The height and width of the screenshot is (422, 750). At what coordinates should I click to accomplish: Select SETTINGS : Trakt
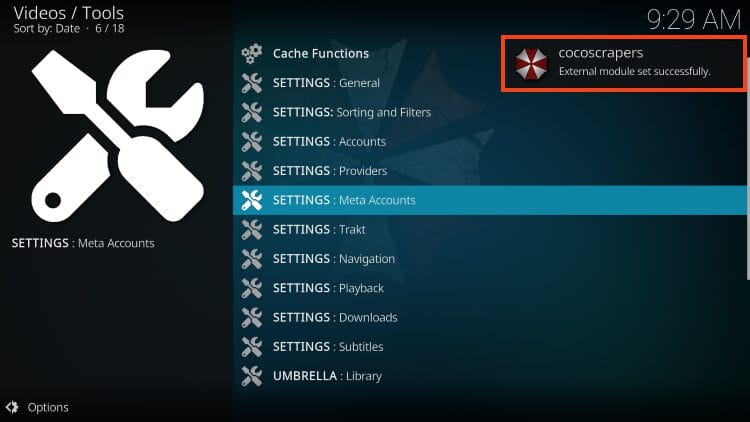point(319,230)
